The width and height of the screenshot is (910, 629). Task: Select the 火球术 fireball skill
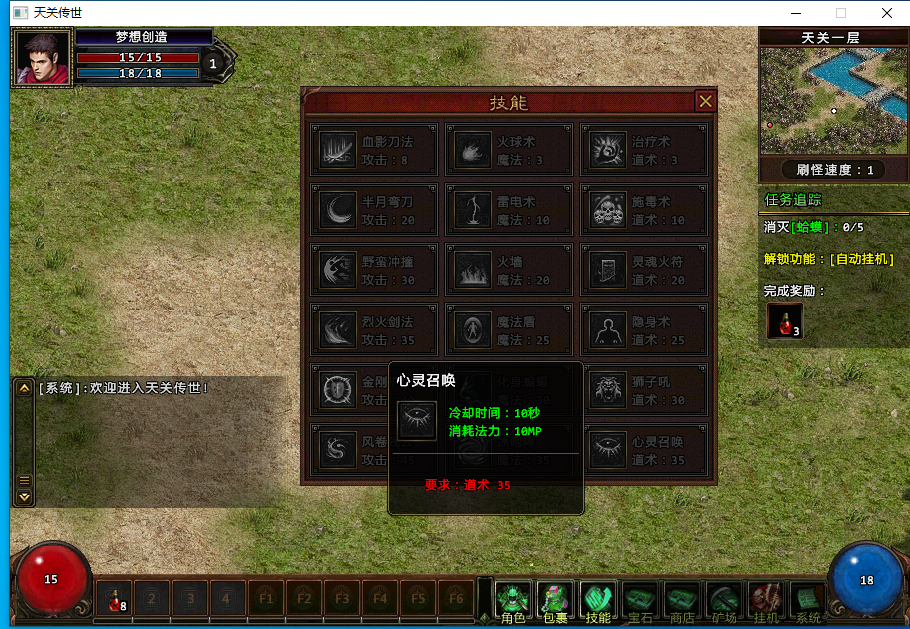pyautogui.click(x=508, y=150)
